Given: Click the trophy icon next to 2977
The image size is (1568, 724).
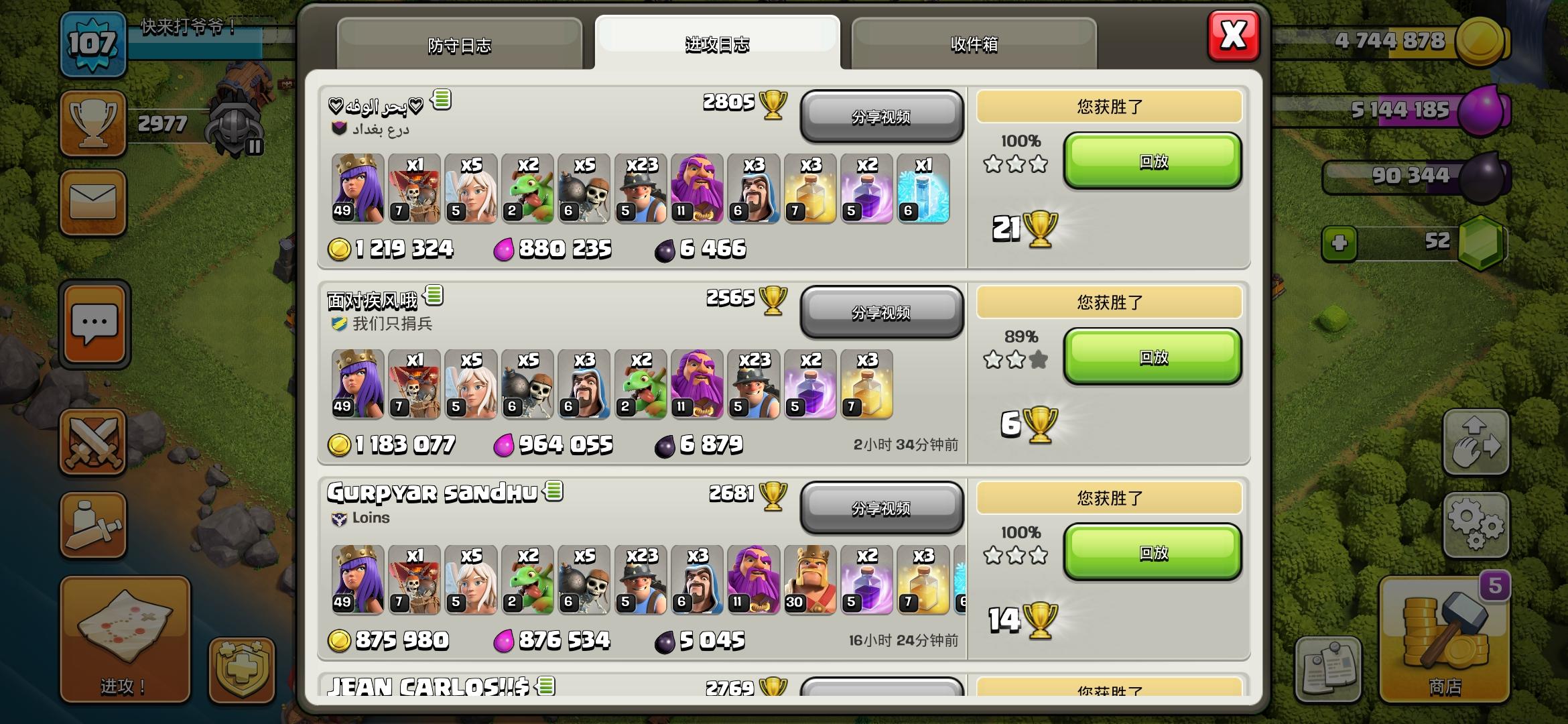Looking at the screenshot, I should point(92,122).
